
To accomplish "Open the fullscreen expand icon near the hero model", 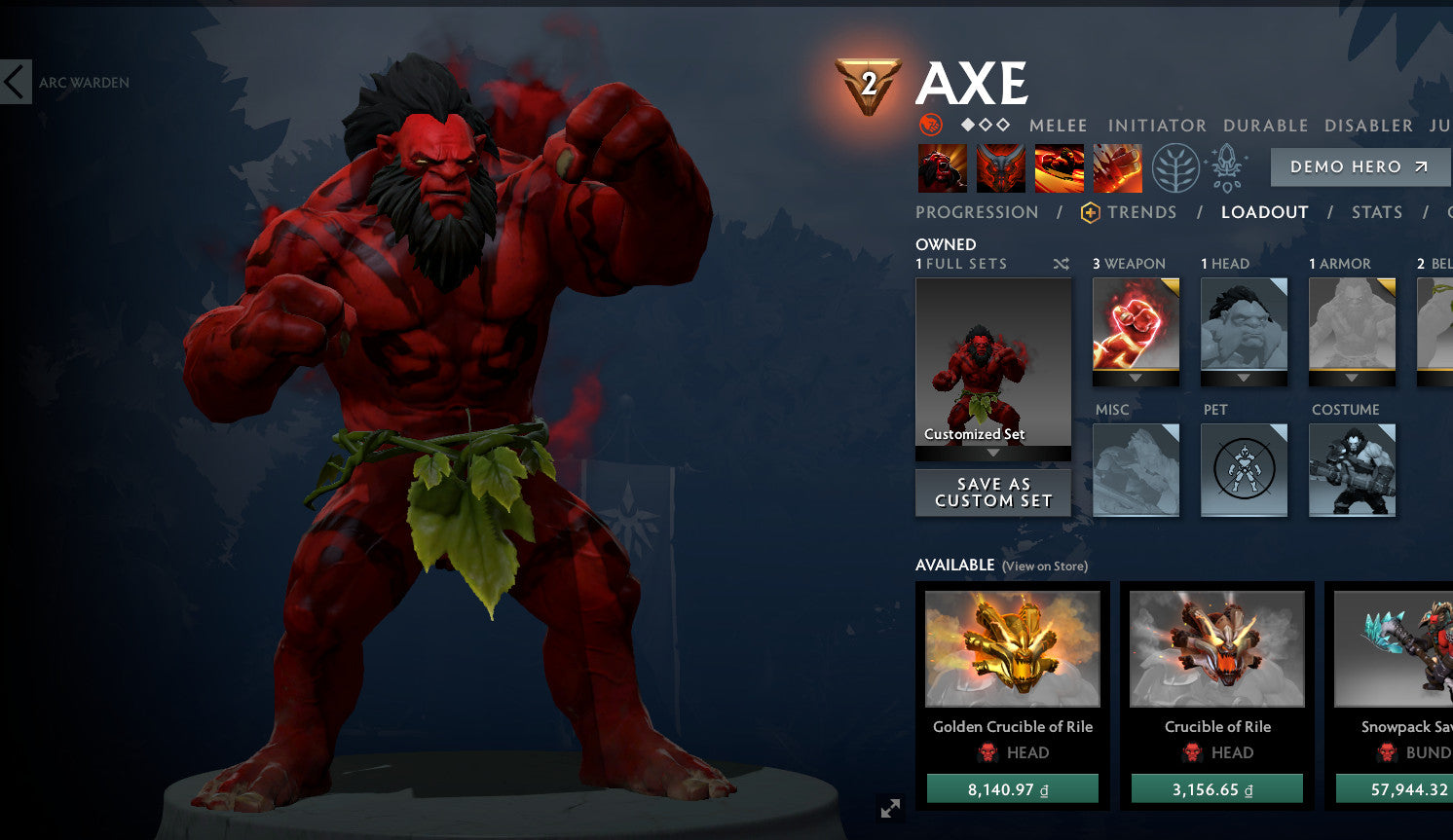I will pos(889,808).
